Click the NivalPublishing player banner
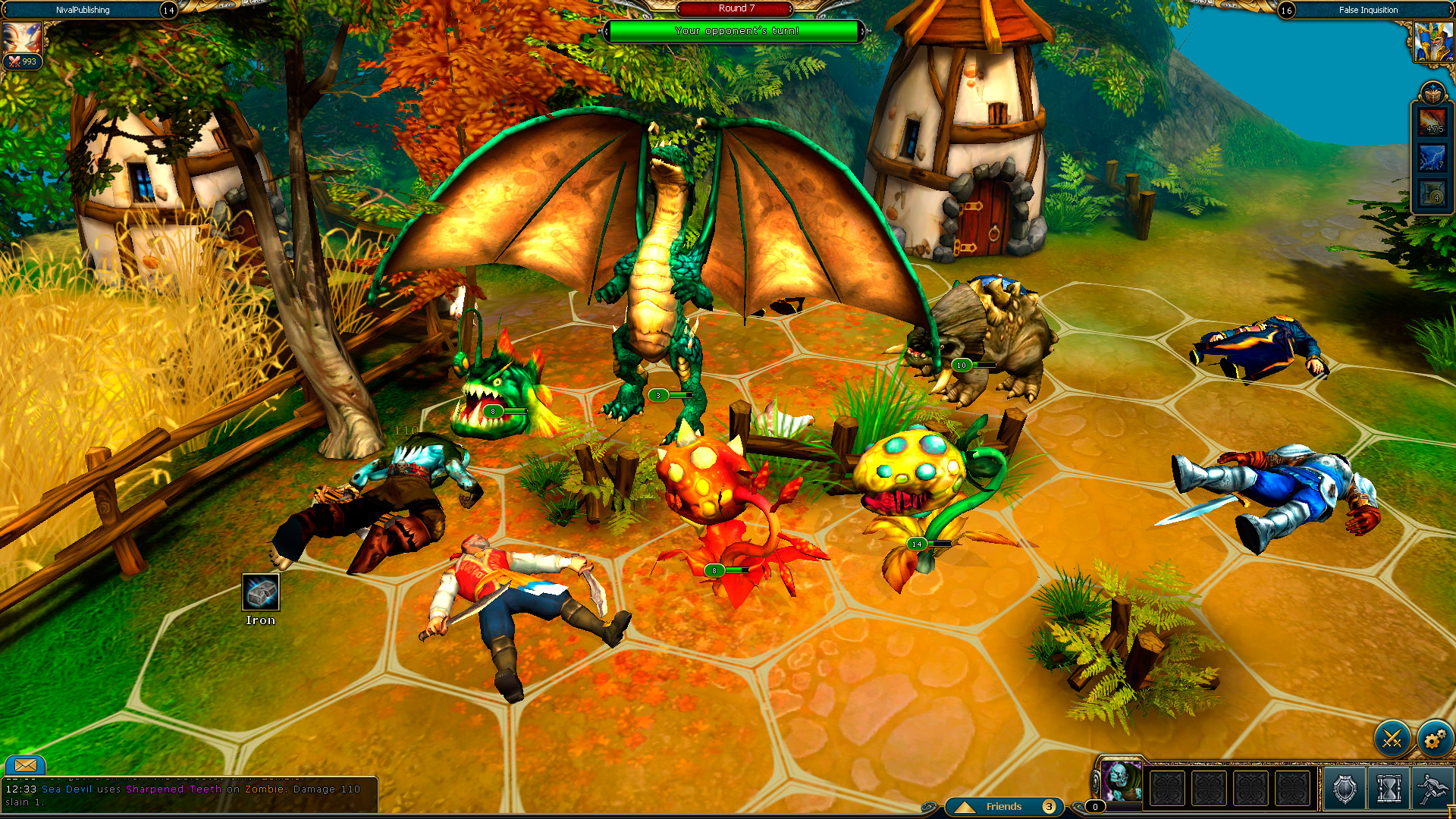 tap(83, 10)
